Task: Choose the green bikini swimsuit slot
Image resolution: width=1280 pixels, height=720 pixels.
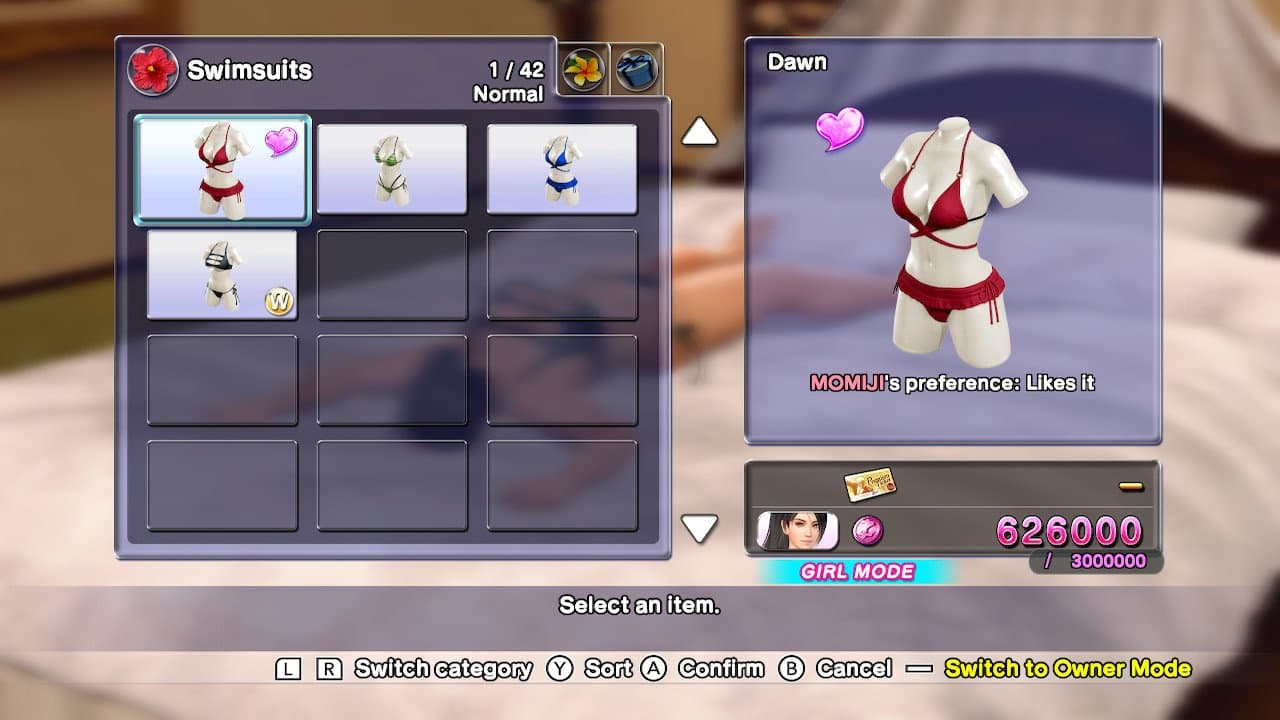Action: click(x=392, y=168)
